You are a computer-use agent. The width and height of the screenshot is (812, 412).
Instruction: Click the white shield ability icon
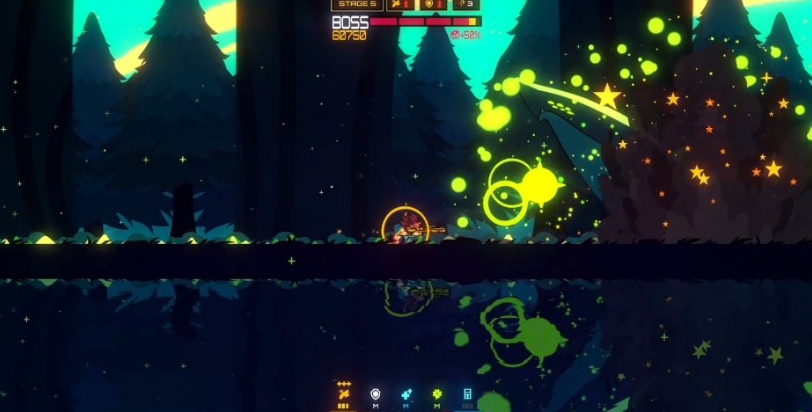[x=375, y=394]
